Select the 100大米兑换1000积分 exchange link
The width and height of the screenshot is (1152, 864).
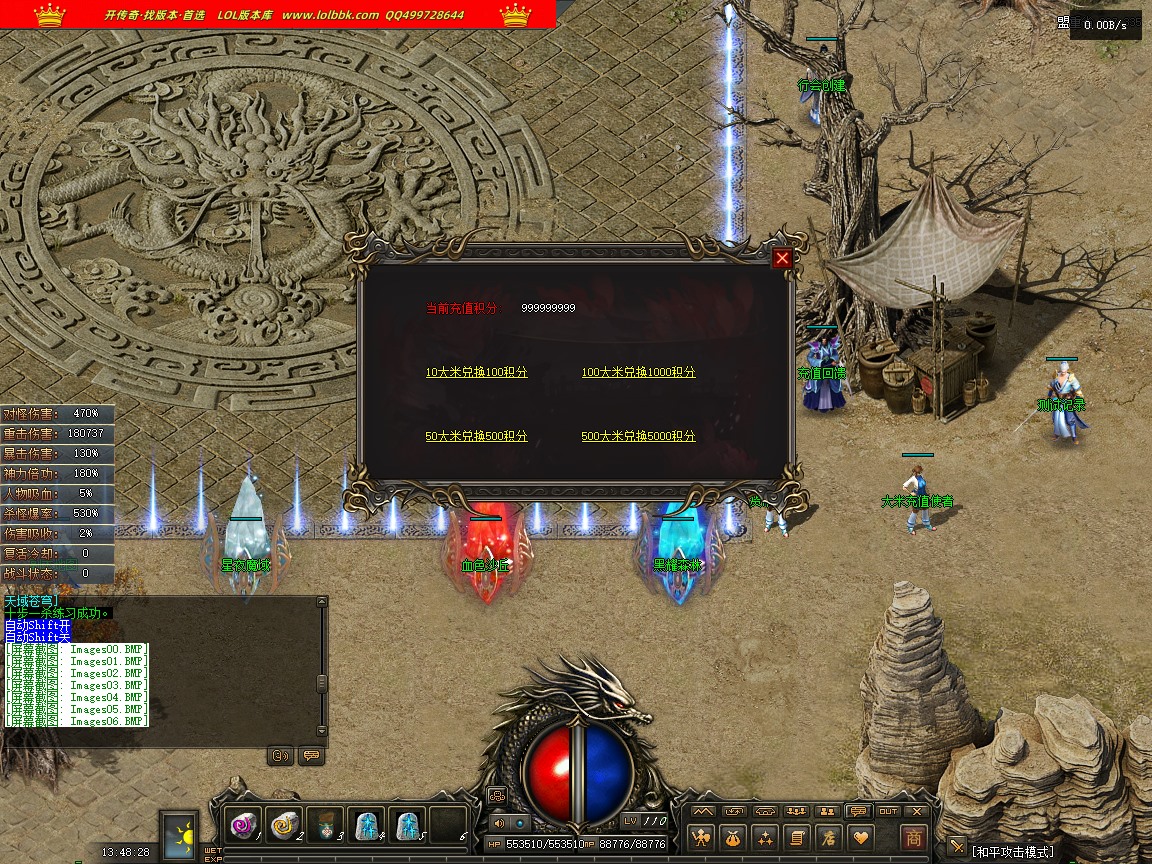click(638, 372)
